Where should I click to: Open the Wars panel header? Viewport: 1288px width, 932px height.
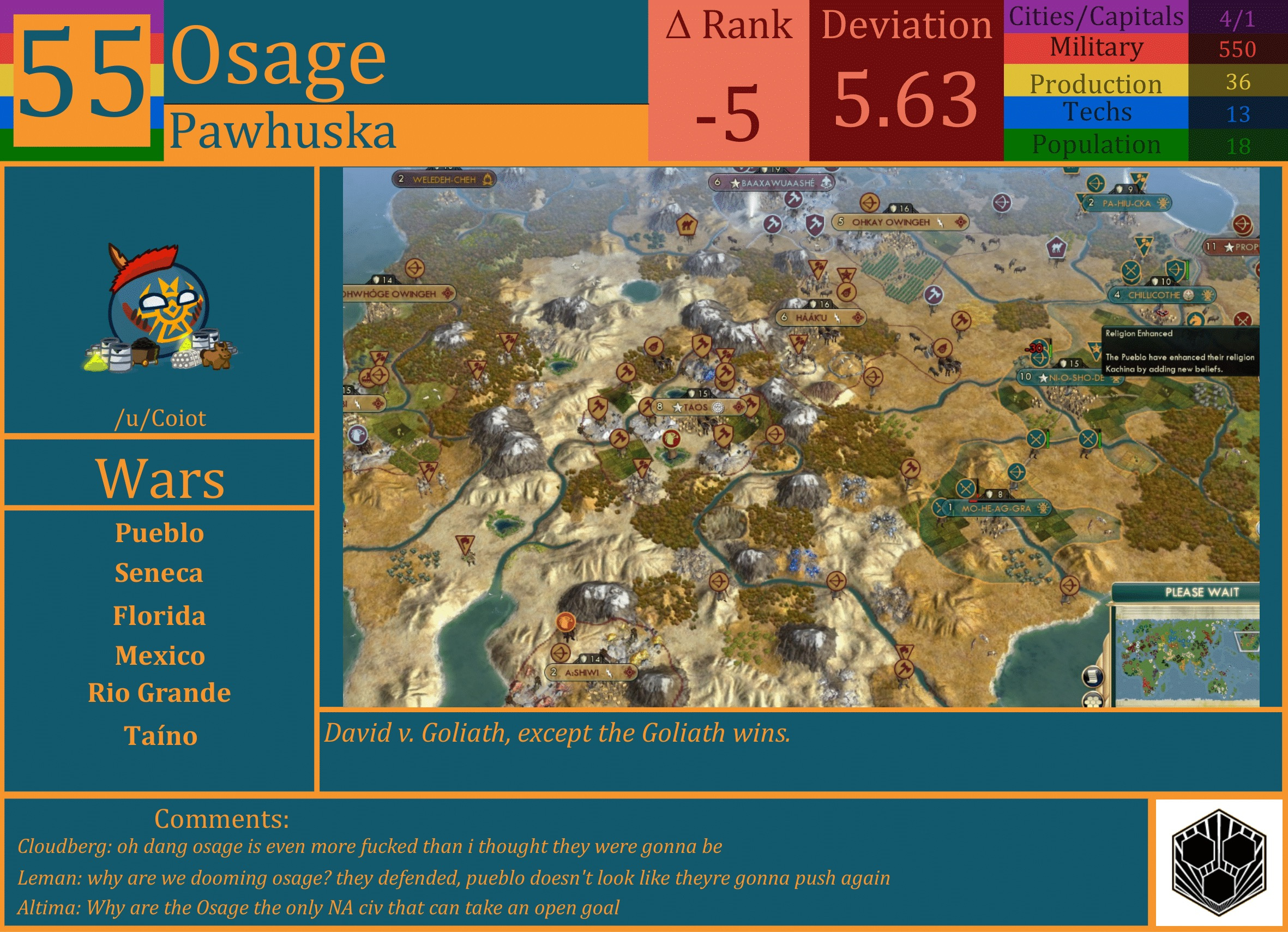click(161, 479)
